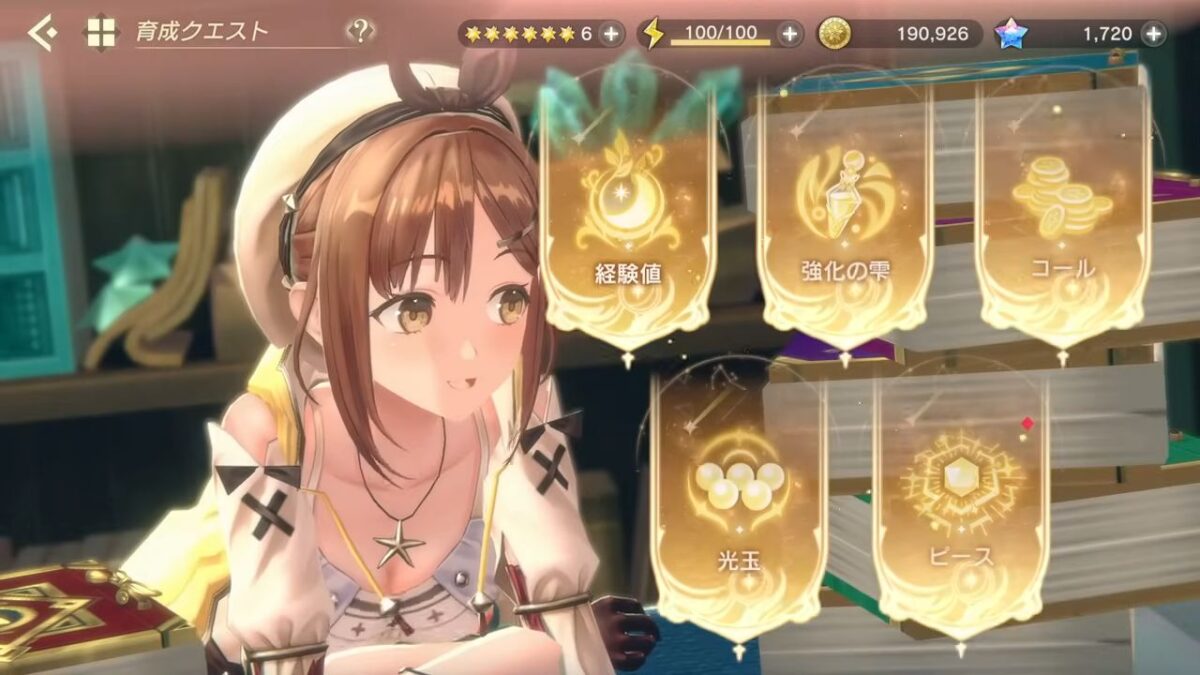Go back with the arrow button
1200x675 pixels.
tap(42, 33)
